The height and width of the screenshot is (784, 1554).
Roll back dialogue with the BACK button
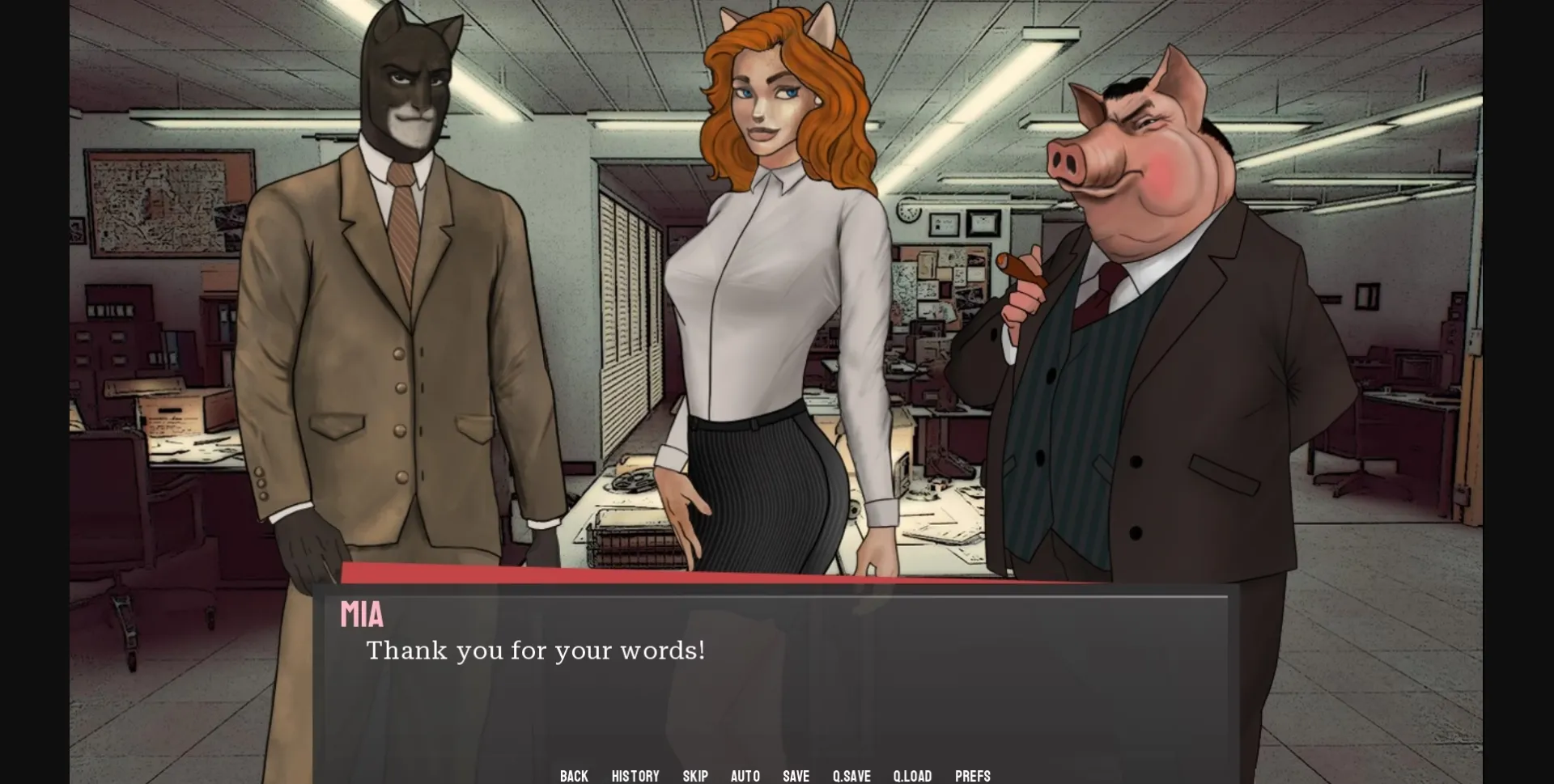click(x=573, y=775)
